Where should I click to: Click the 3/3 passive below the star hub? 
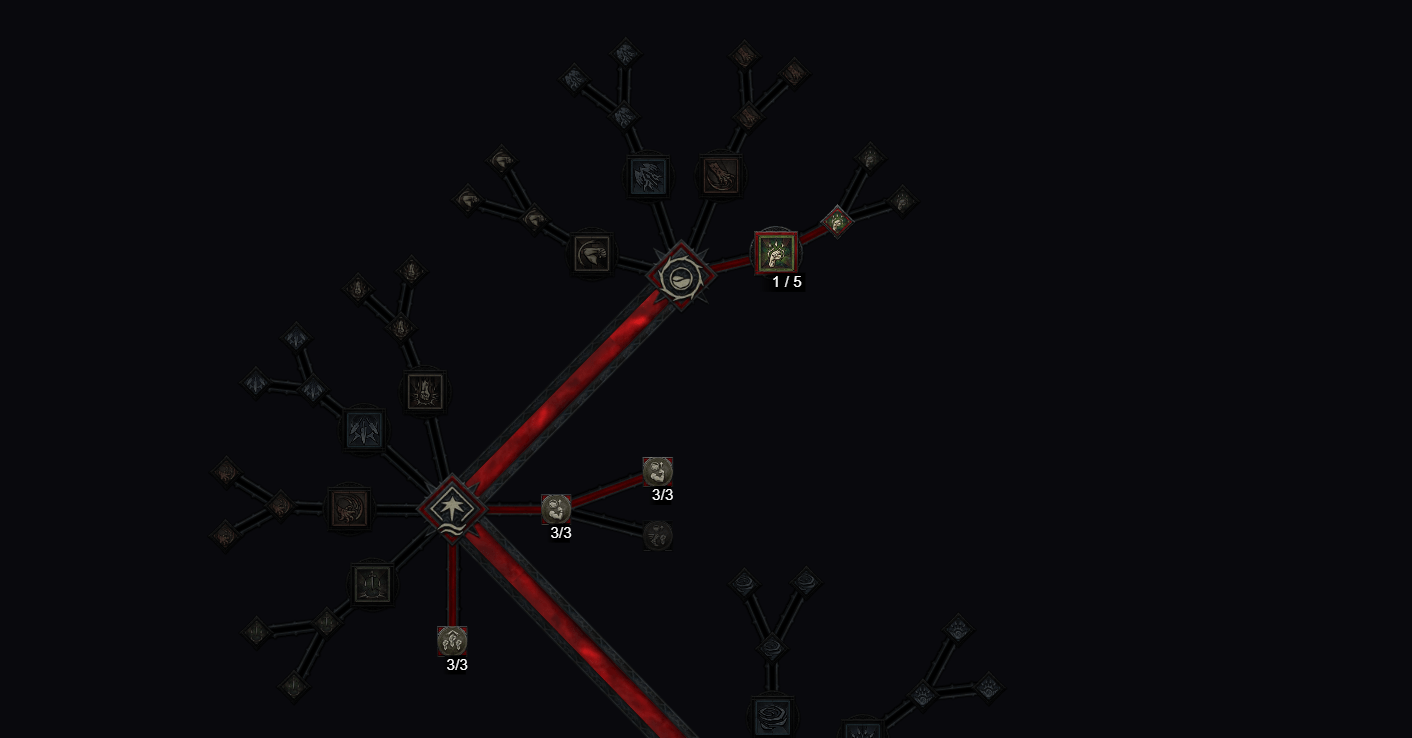pos(453,640)
